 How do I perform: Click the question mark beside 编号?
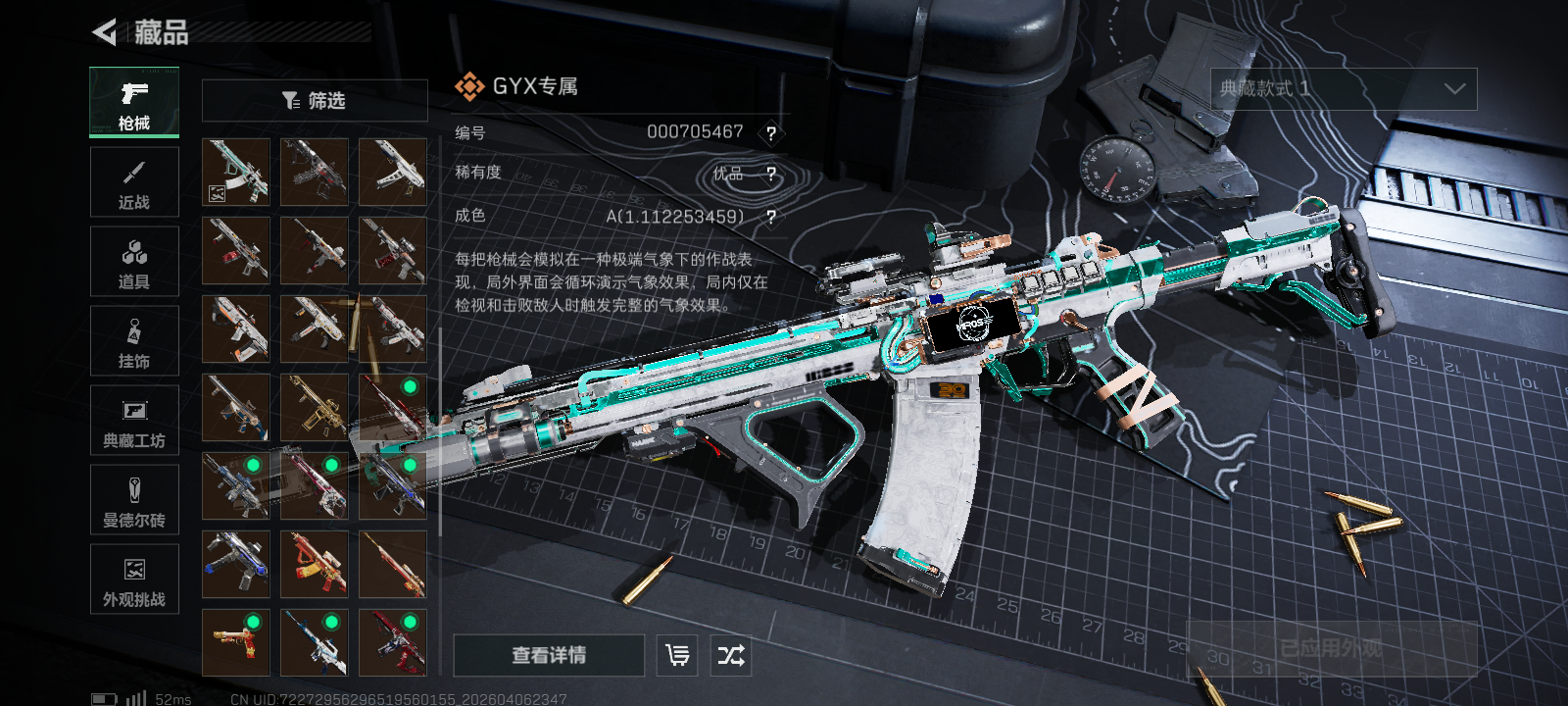pos(771,133)
